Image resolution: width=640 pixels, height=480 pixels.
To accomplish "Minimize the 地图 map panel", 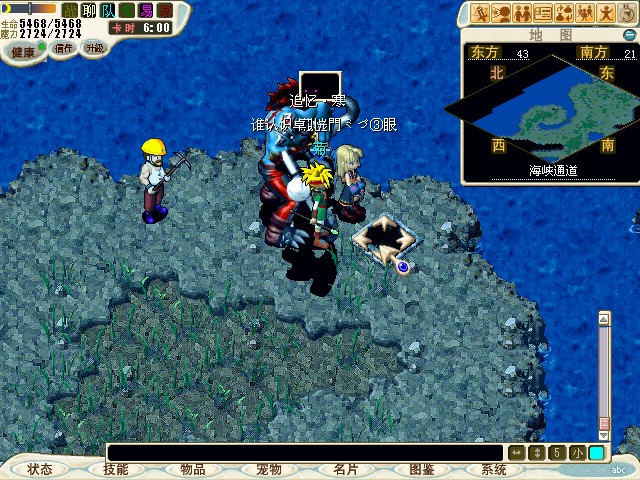I will 629,34.
